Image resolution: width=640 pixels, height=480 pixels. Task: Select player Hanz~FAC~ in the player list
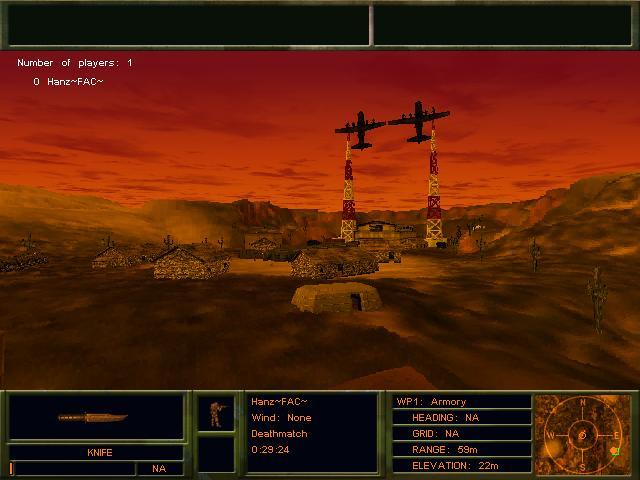[x=69, y=81]
